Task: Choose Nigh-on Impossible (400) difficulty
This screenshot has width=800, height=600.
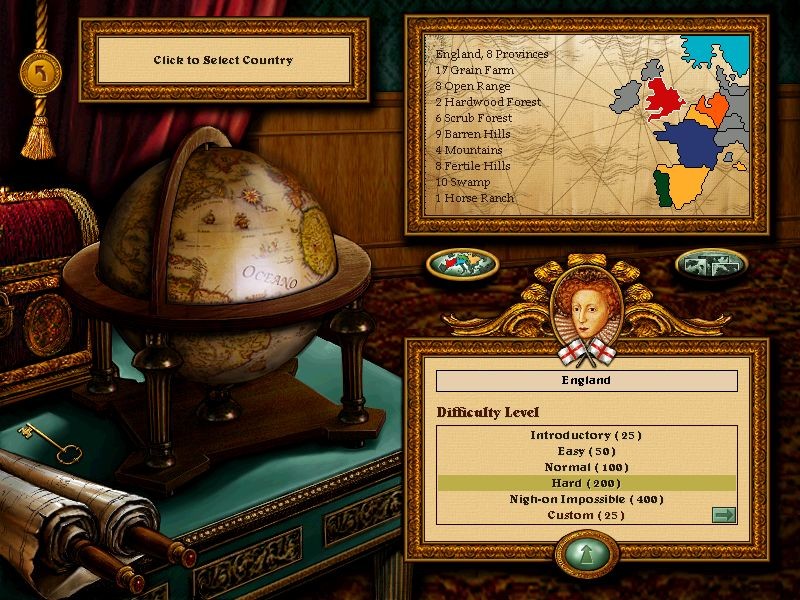Action: click(x=586, y=499)
